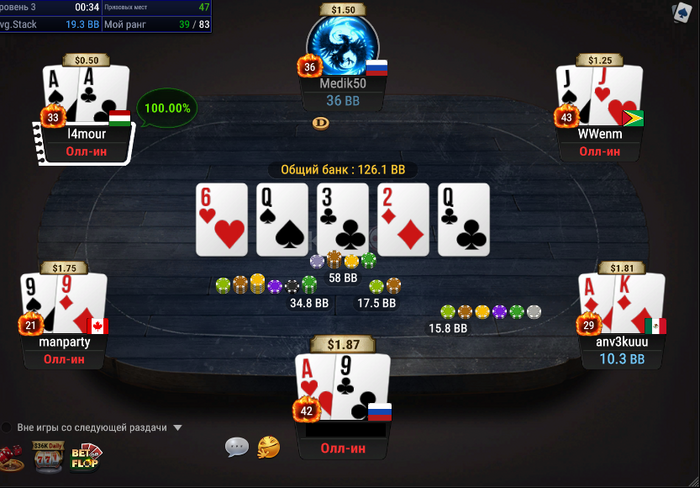Tick the sit out next hand checkbox

click(x=7, y=427)
